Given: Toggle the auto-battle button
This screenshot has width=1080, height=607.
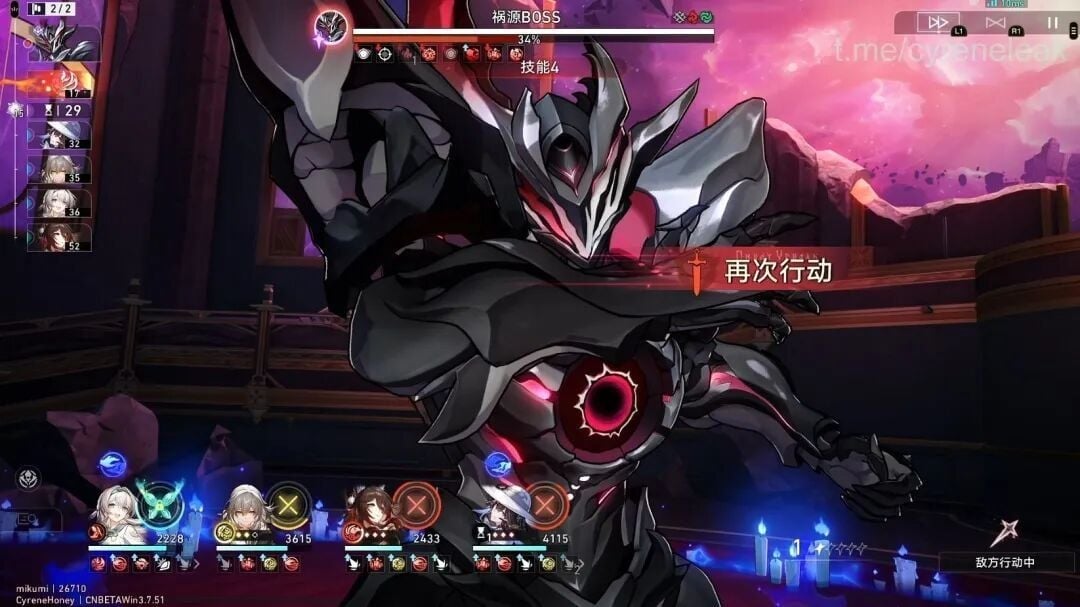Looking at the screenshot, I should (x=995, y=22).
